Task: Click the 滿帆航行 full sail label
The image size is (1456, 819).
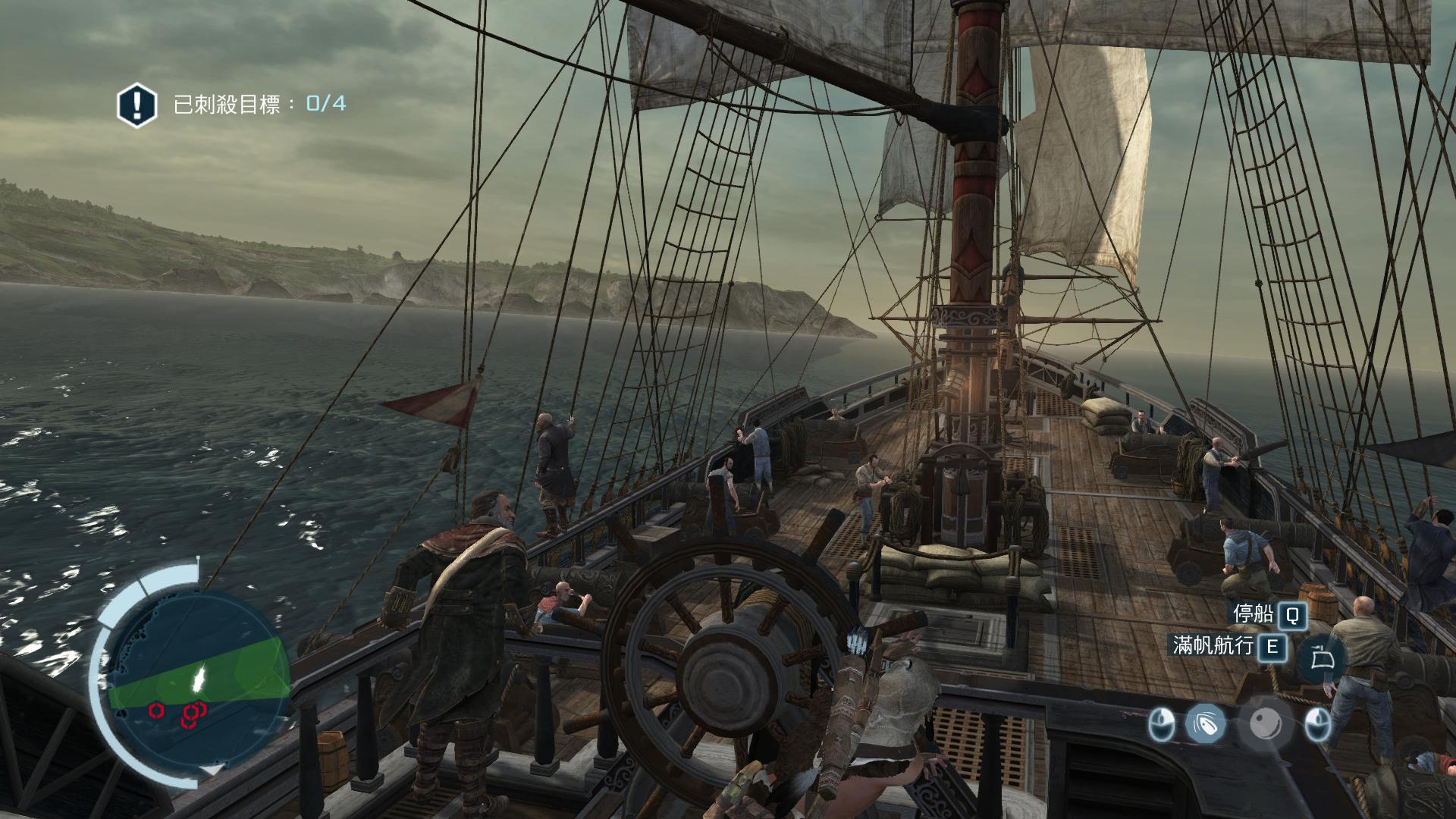Action: point(1213,645)
